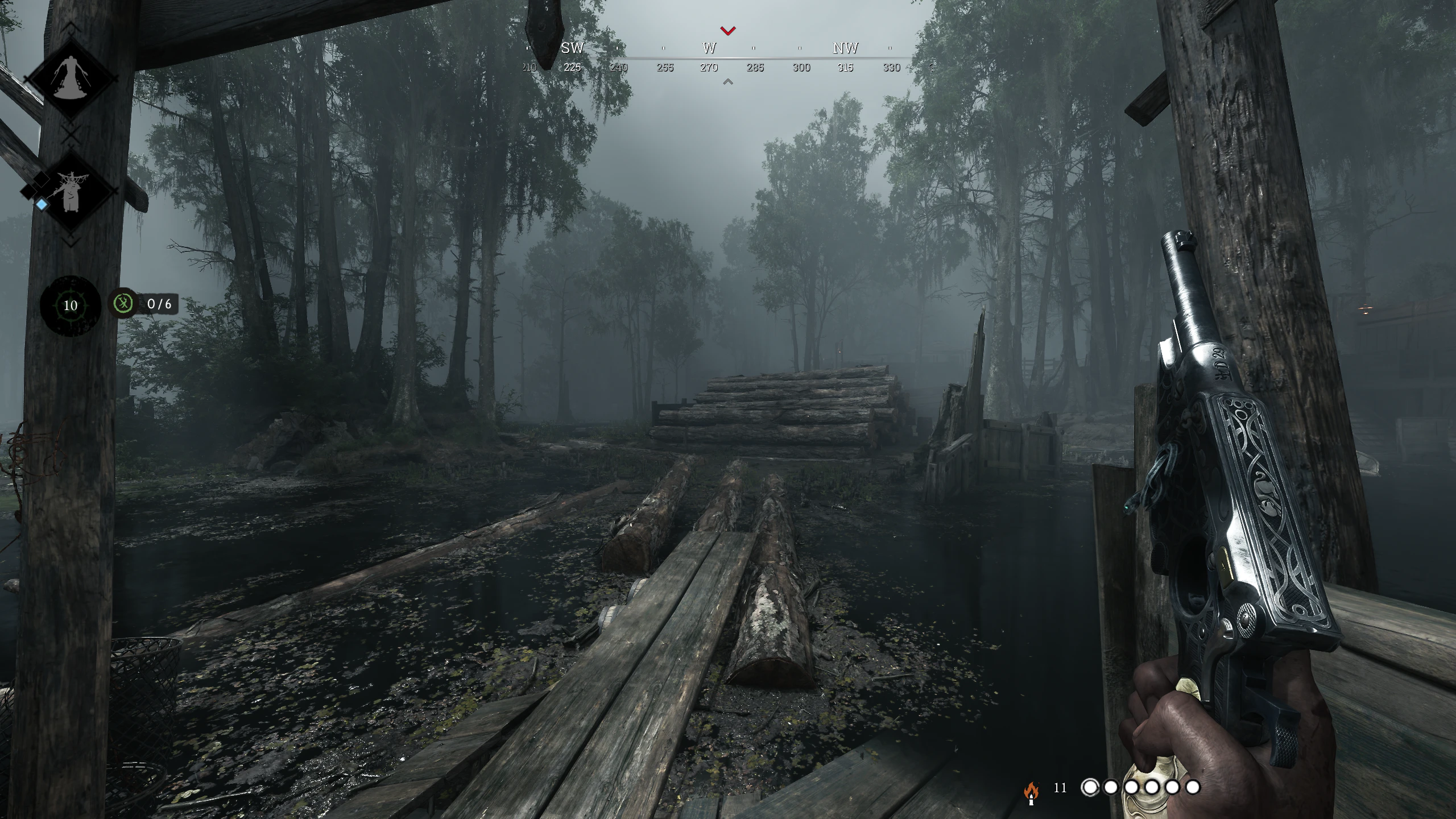Click the white chevron under the compass strip
Image resolution: width=1456 pixels, height=819 pixels.
pyautogui.click(x=726, y=81)
